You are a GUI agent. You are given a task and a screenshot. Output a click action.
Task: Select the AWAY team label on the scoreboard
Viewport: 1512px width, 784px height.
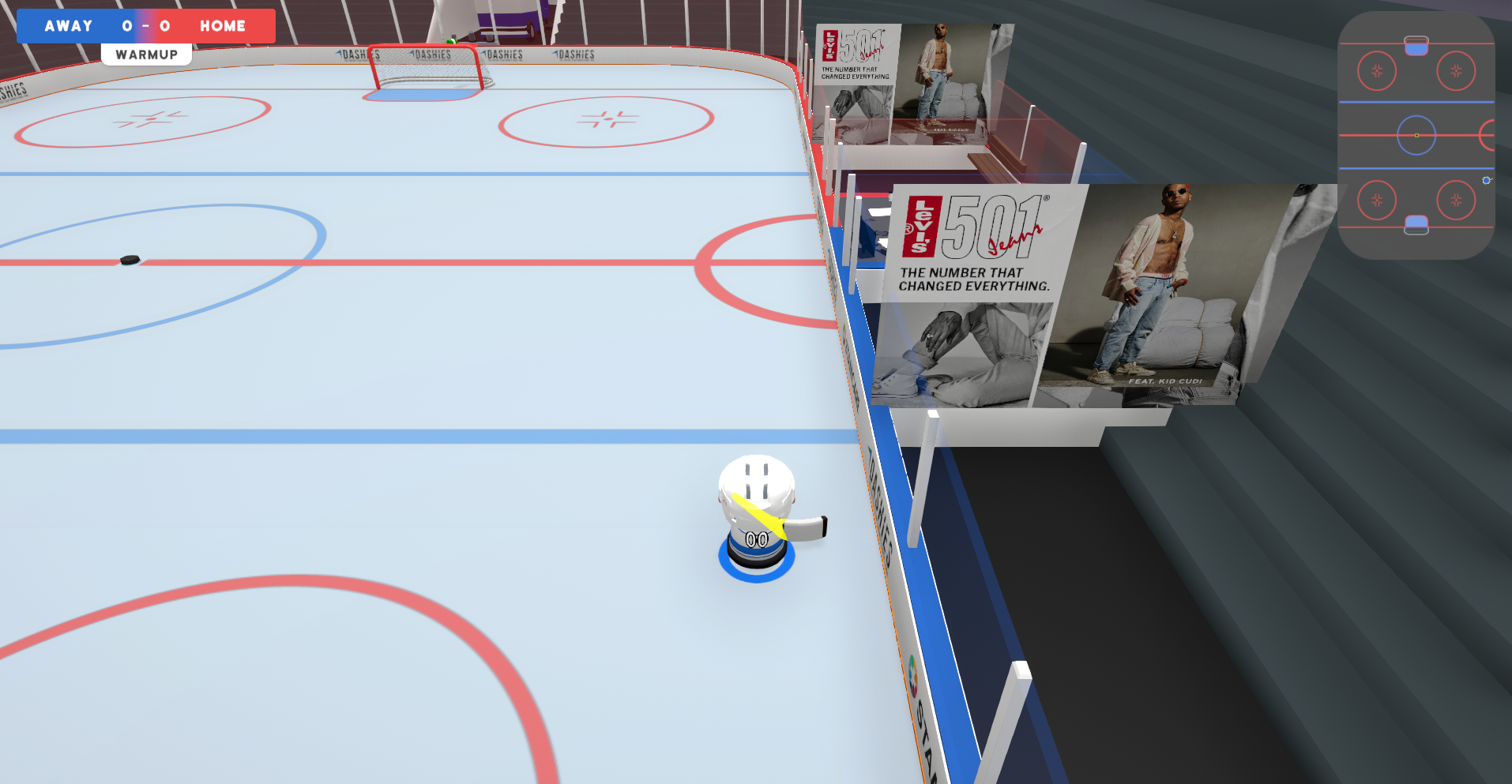66,25
